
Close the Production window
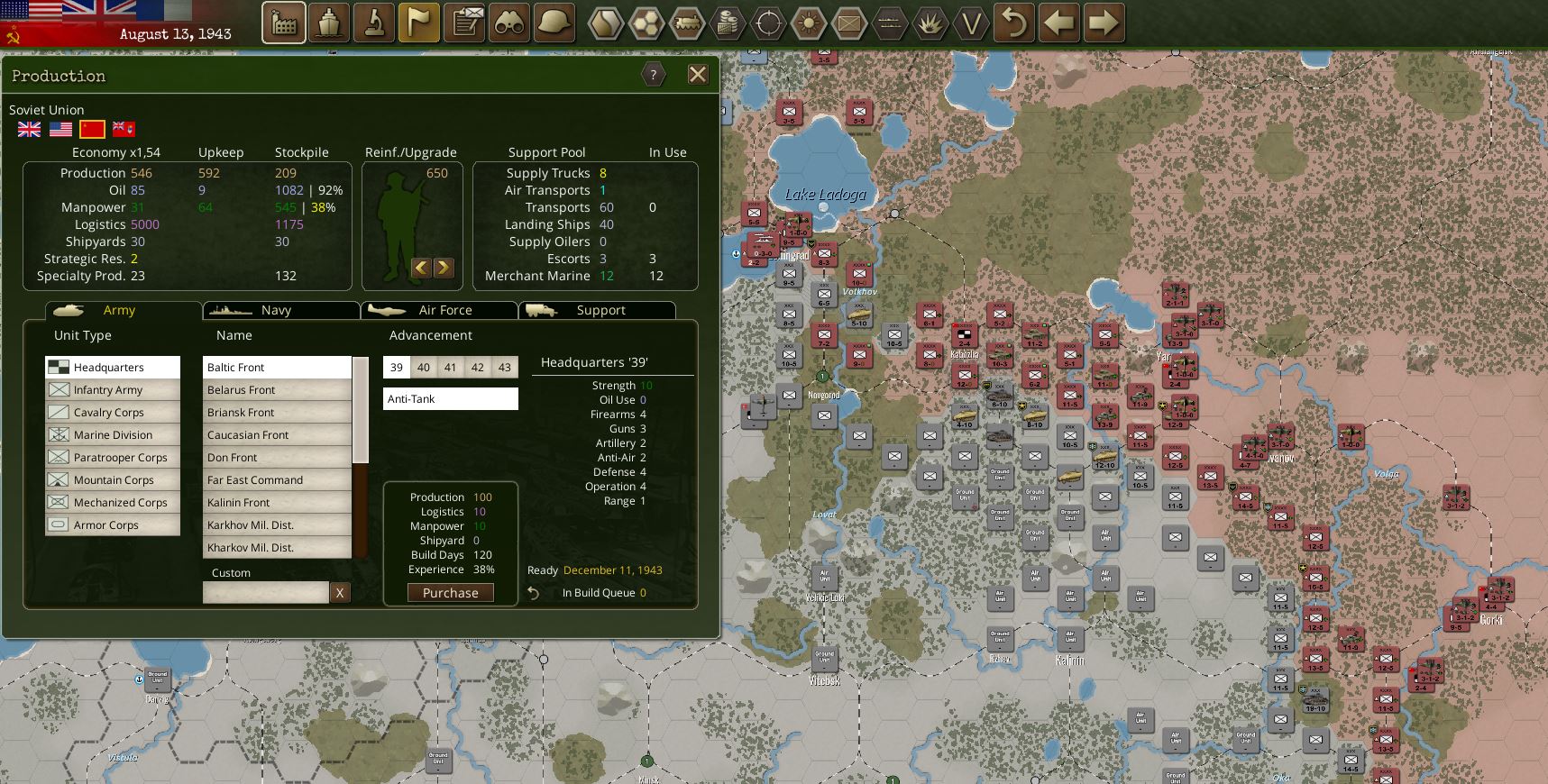[x=698, y=75]
